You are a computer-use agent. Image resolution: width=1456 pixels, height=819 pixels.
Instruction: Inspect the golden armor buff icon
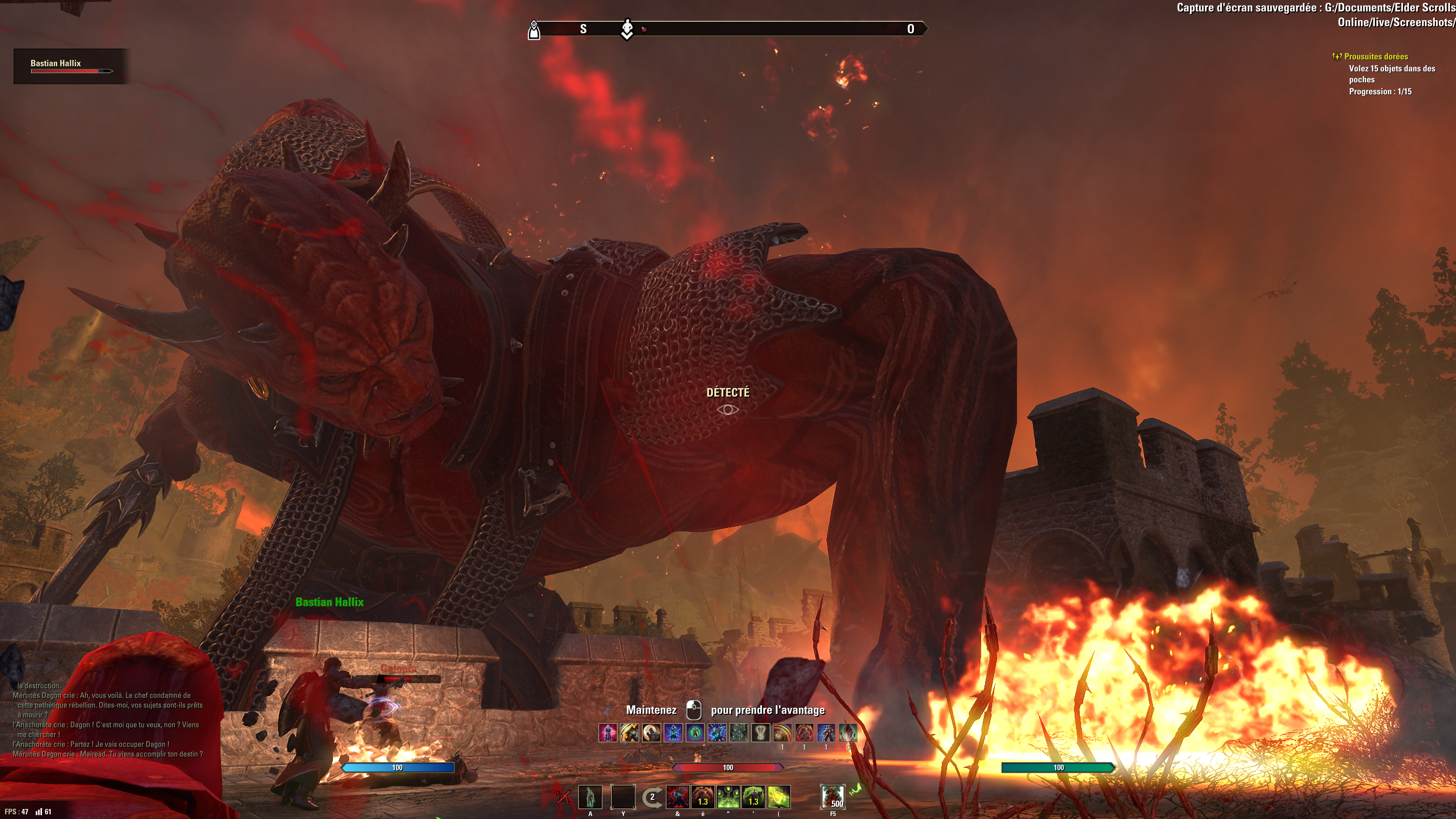[630, 733]
